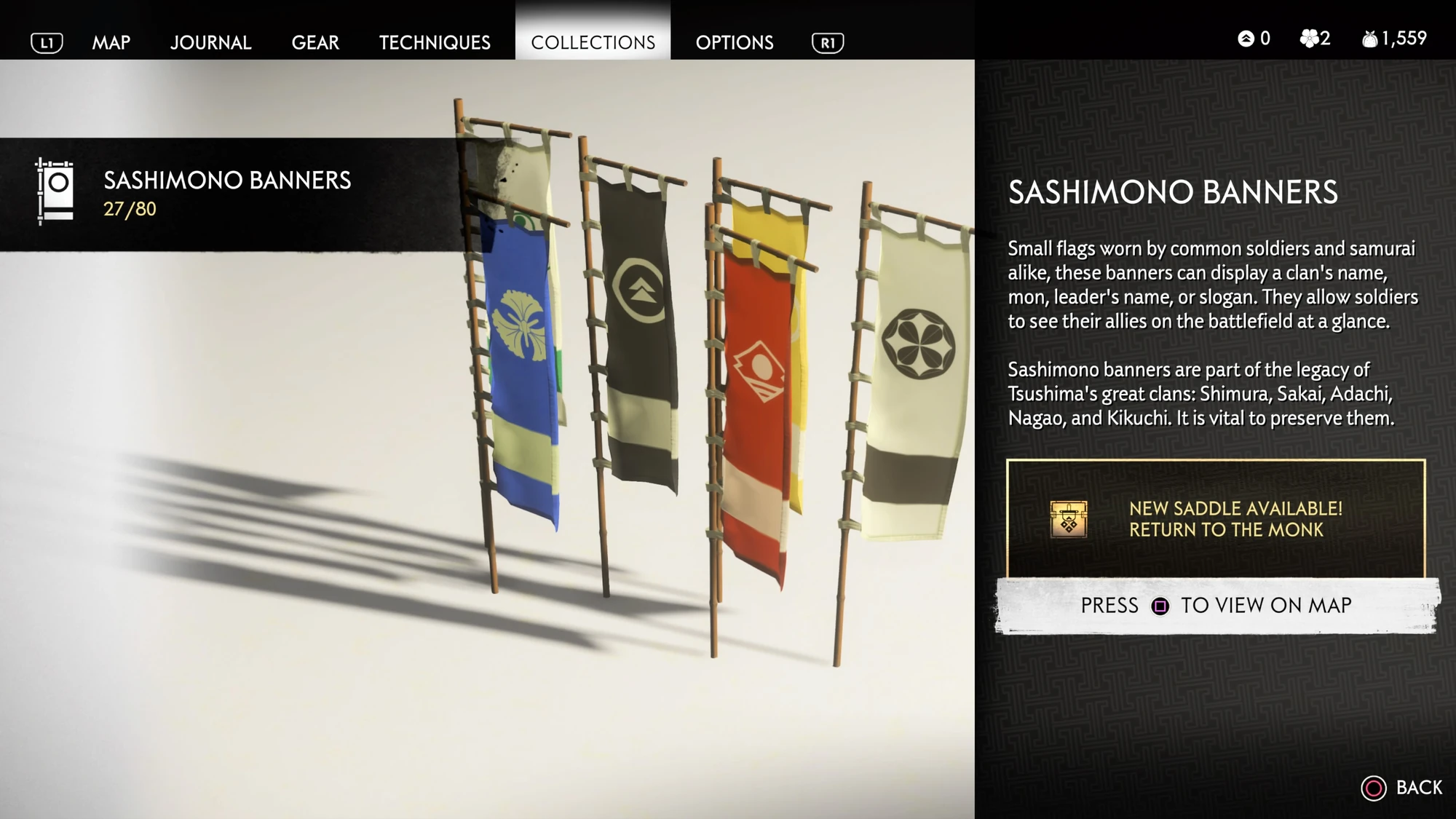This screenshot has width=1456, height=819.
Task: Open the JOURNAL tab
Action: click(x=210, y=42)
